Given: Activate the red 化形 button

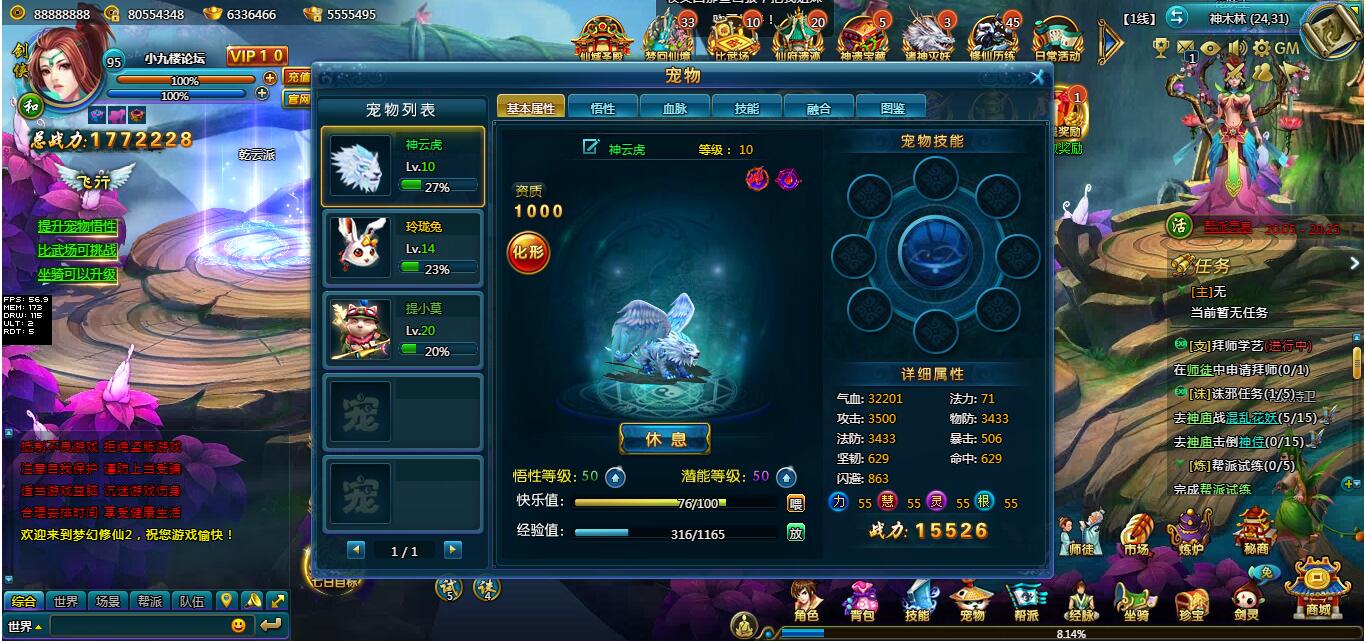Looking at the screenshot, I should pyautogui.click(x=528, y=251).
